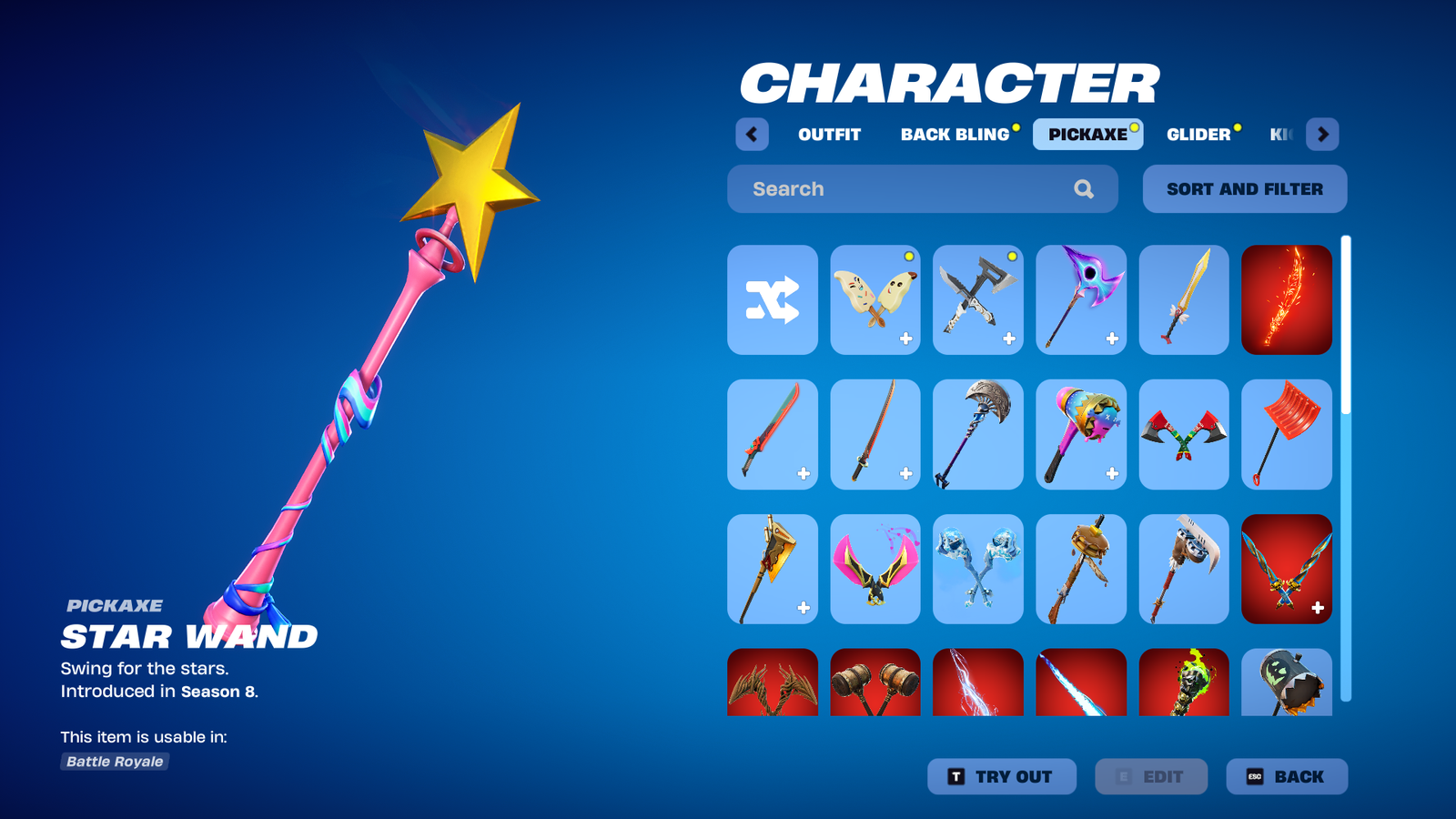Choose the flaming red blade pickaxe
The width and height of the screenshot is (1456, 819).
(x=1286, y=300)
